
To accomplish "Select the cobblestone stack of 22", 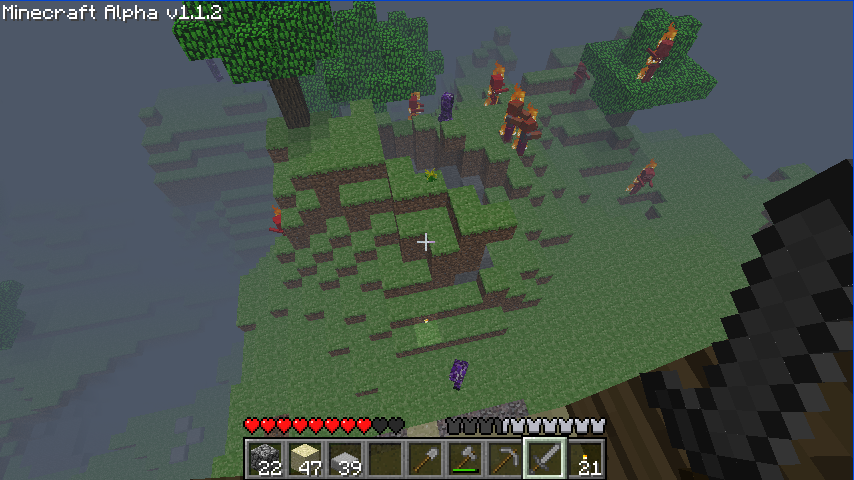I will tap(266, 459).
